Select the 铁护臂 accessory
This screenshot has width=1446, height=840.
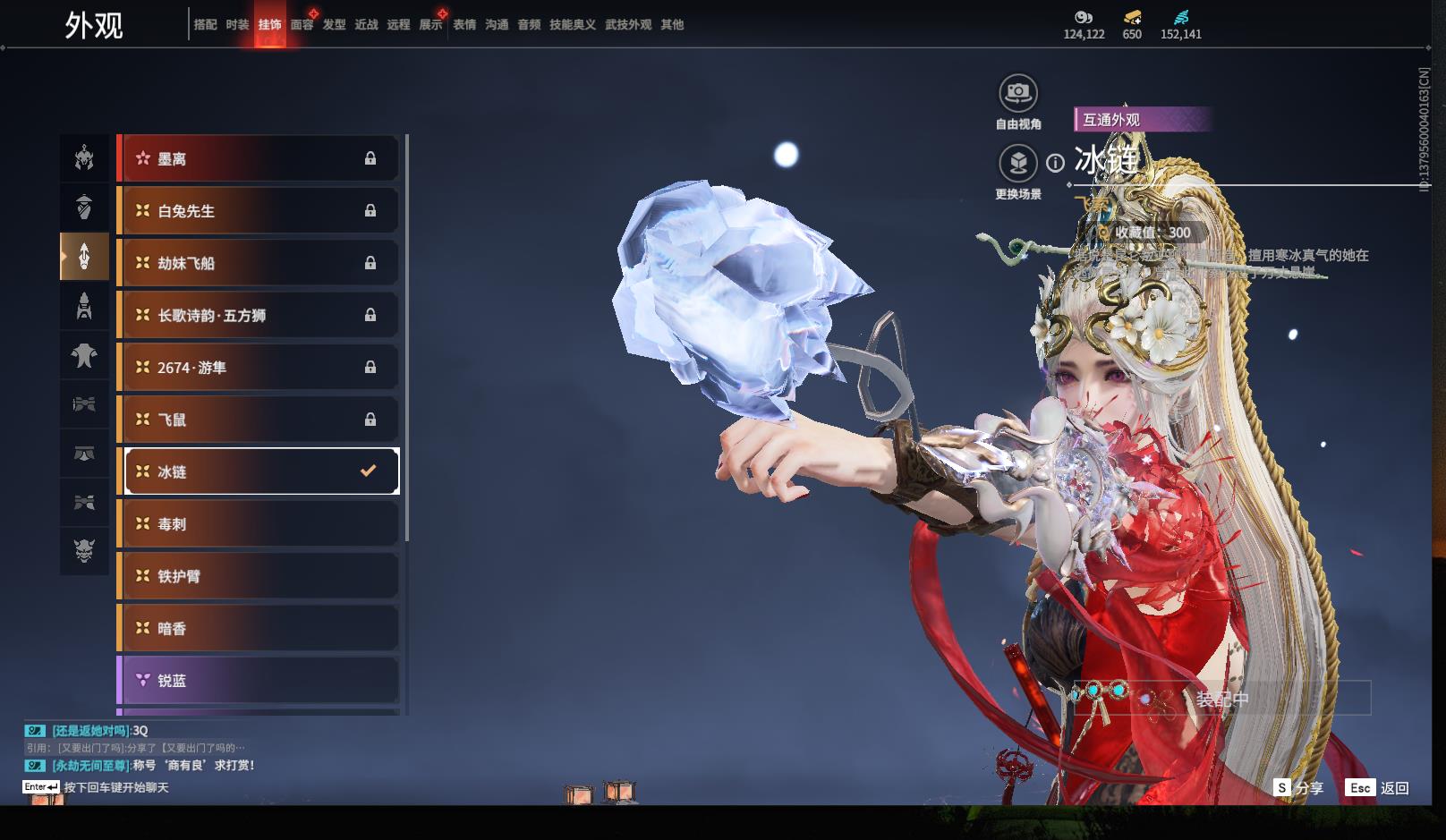coord(259,576)
